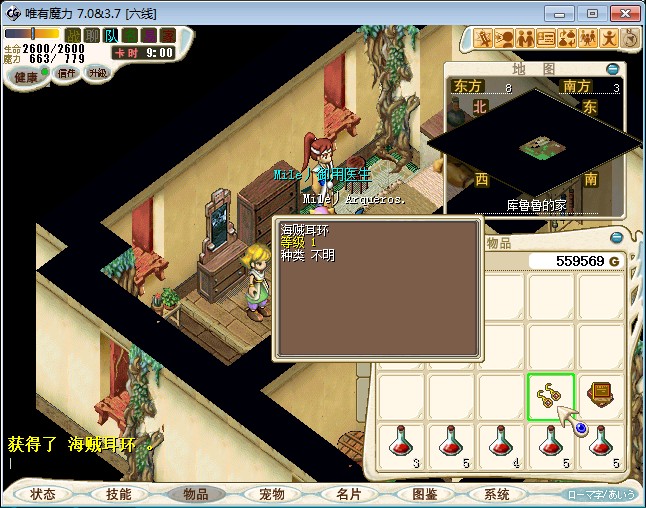Viewport: 646px width, 508px height.
Task: Collapse the 物品 inventory panel
Action: pos(616,238)
